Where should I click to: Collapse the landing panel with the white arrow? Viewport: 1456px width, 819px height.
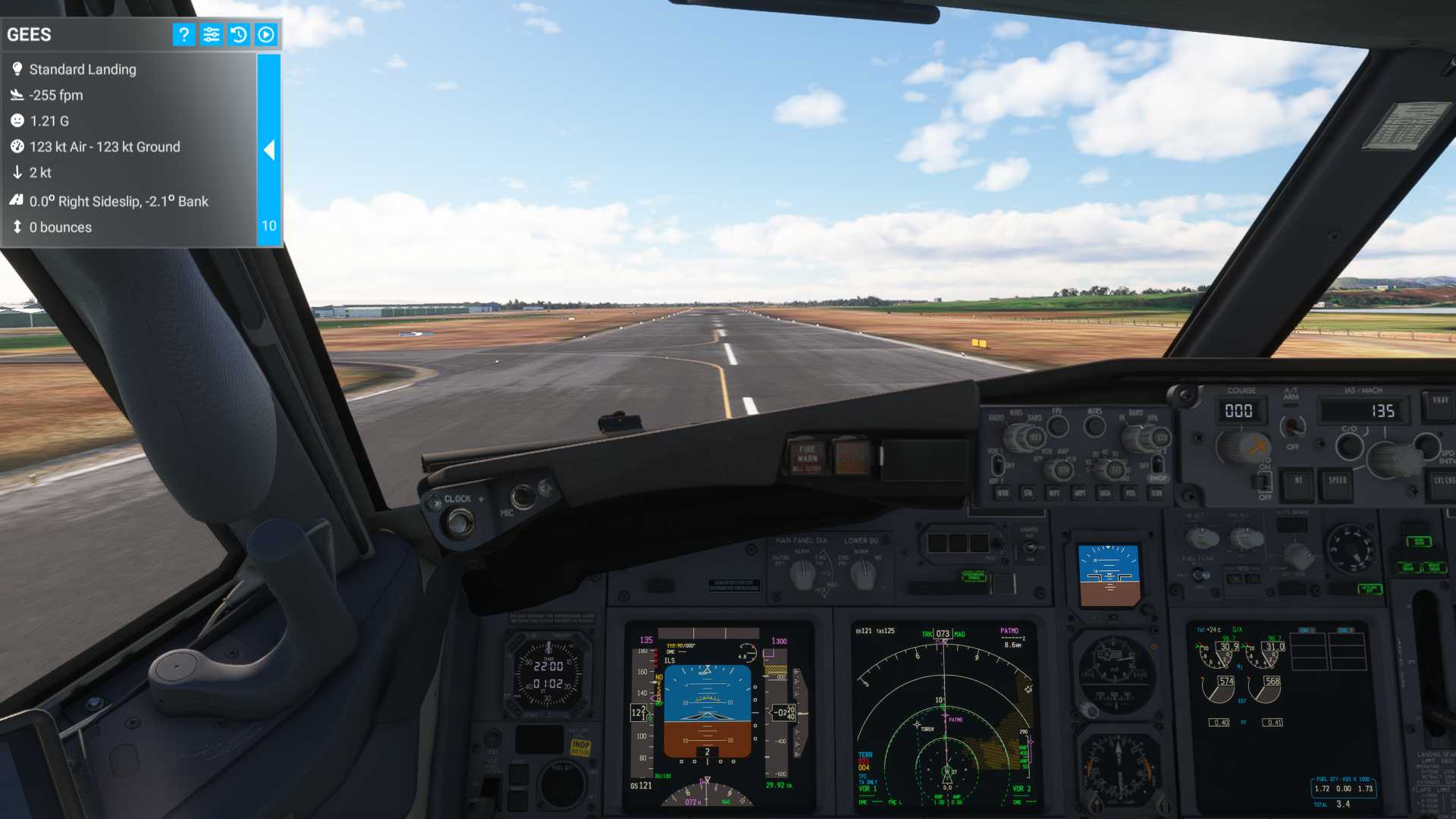click(x=269, y=150)
